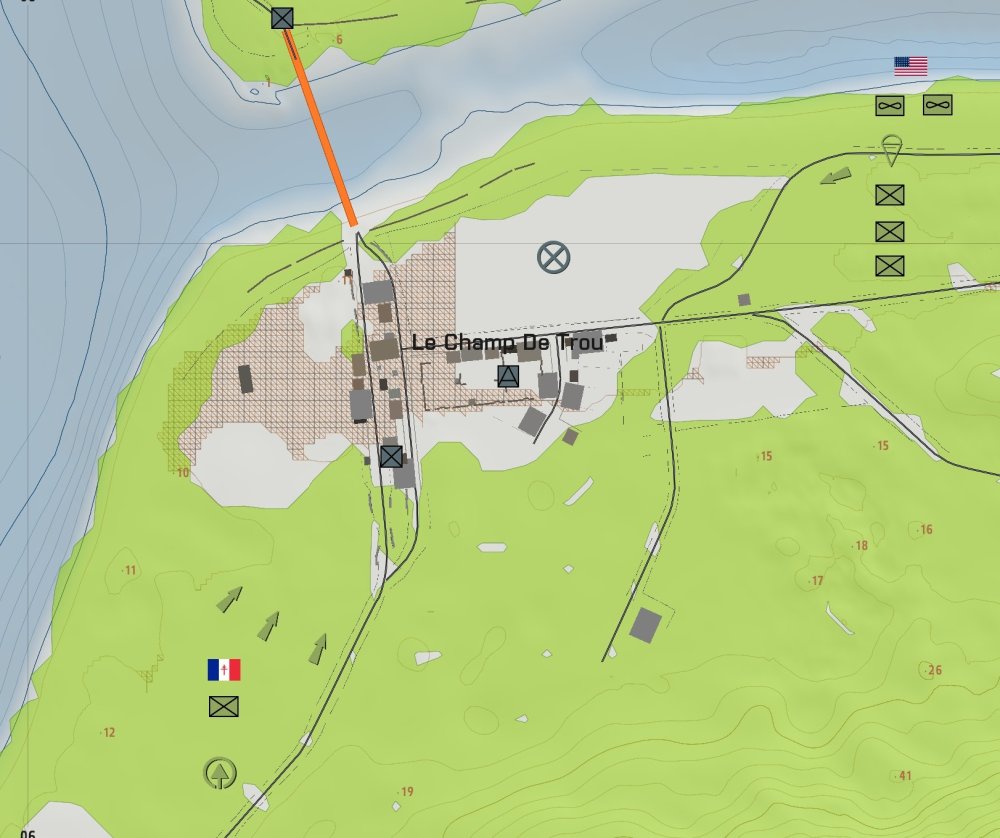Click the triangle unit marker in Le Champ De Trou
1000x838 pixels.
(508, 376)
